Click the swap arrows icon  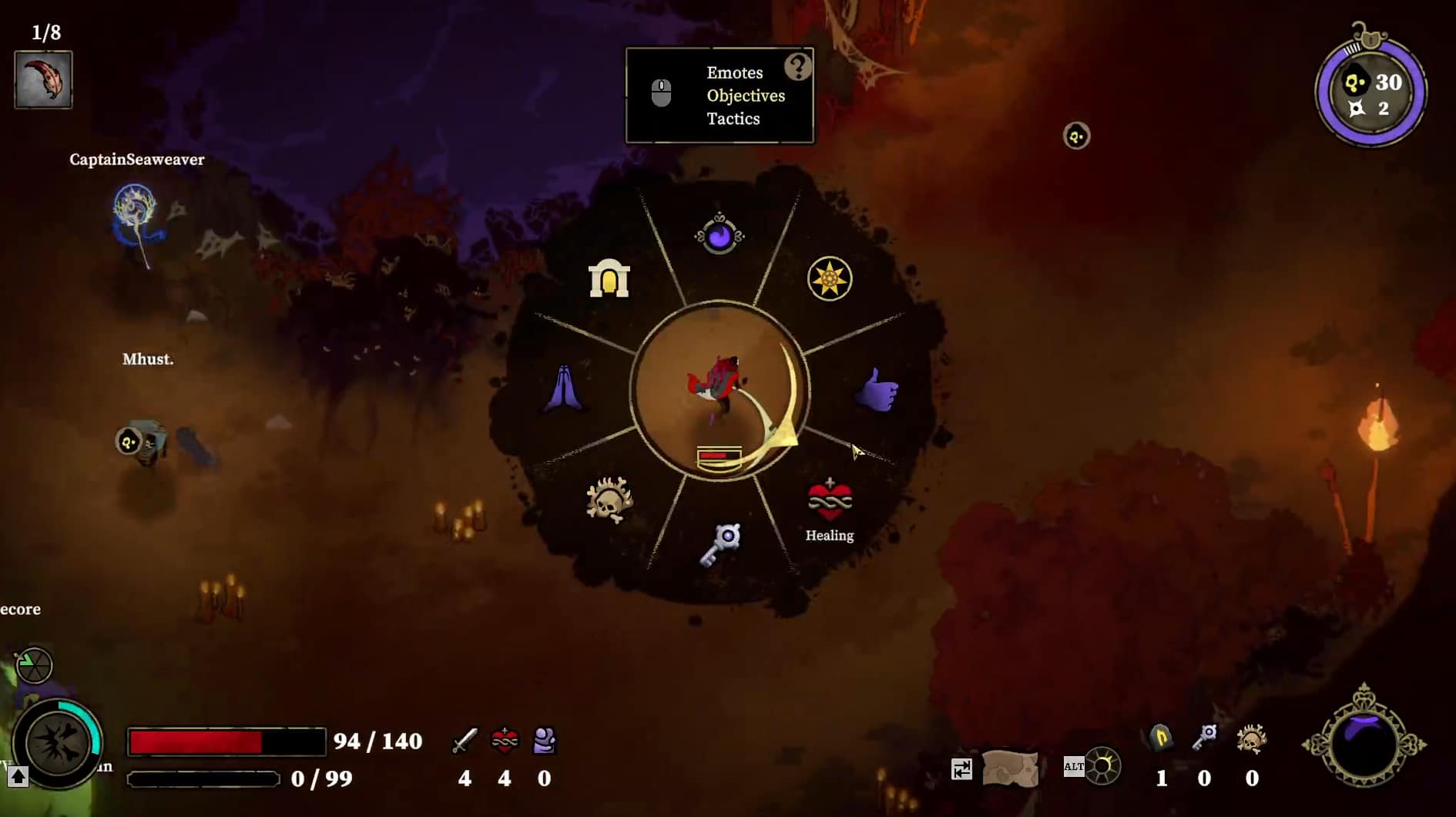pyautogui.click(x=961, y=769)
